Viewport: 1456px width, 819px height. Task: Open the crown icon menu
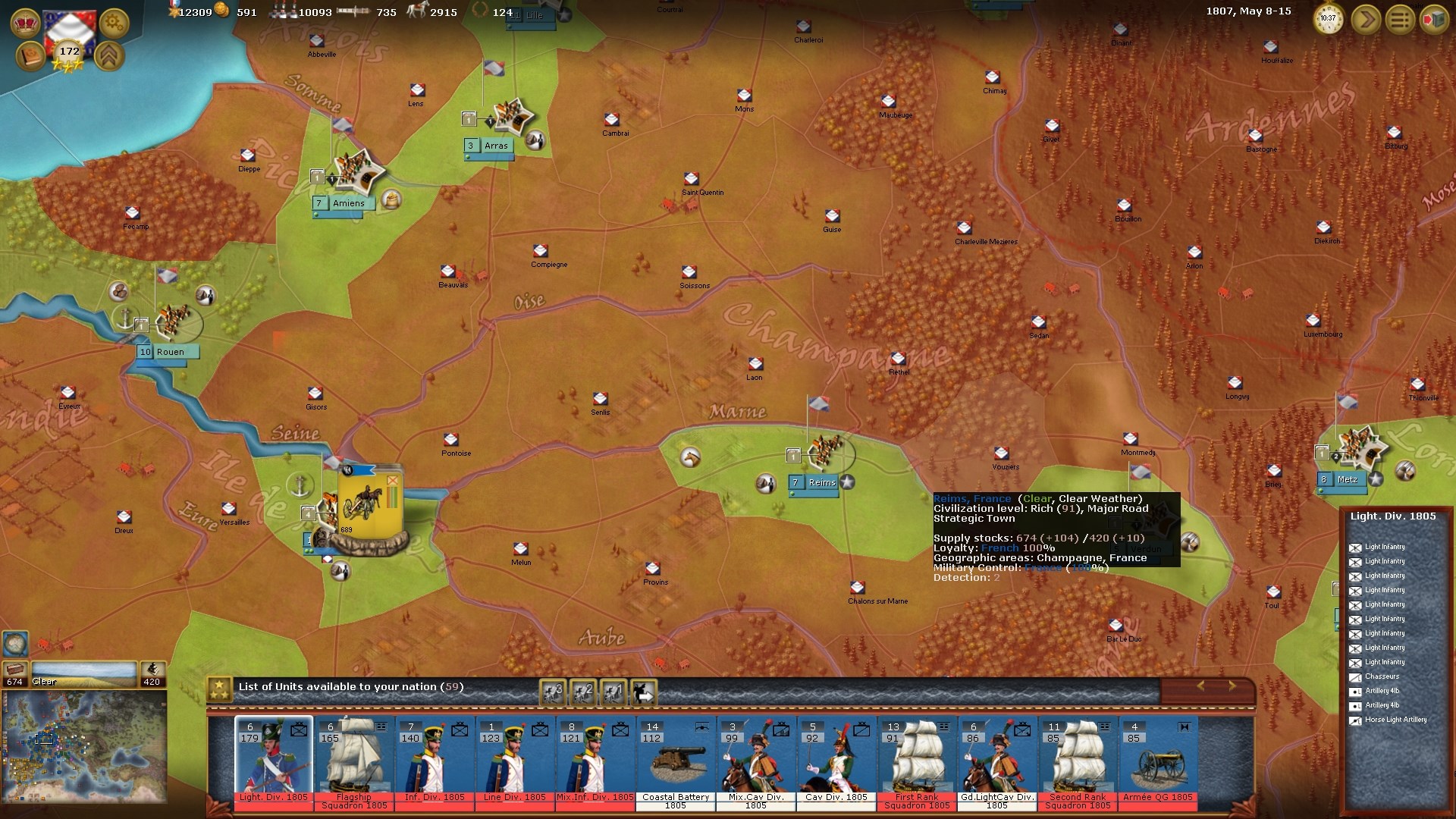point(26,23)
